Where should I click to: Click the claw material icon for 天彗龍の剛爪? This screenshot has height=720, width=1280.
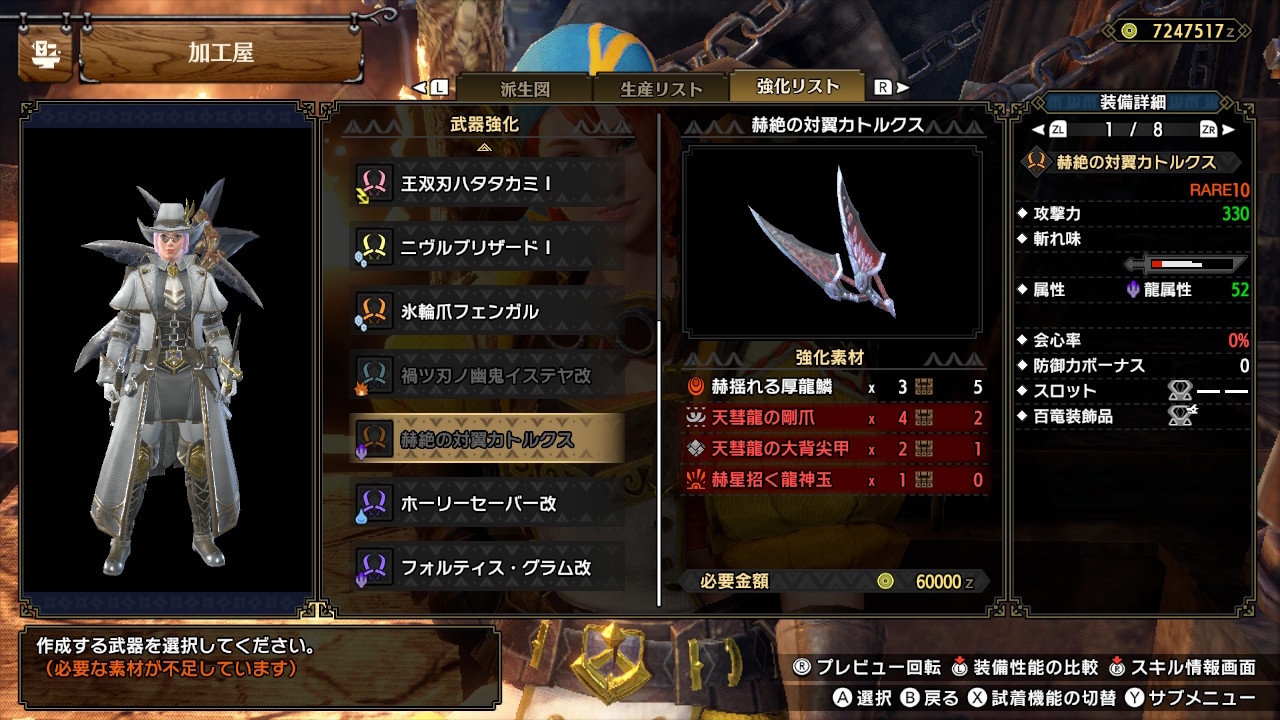(x=696, y=416)
